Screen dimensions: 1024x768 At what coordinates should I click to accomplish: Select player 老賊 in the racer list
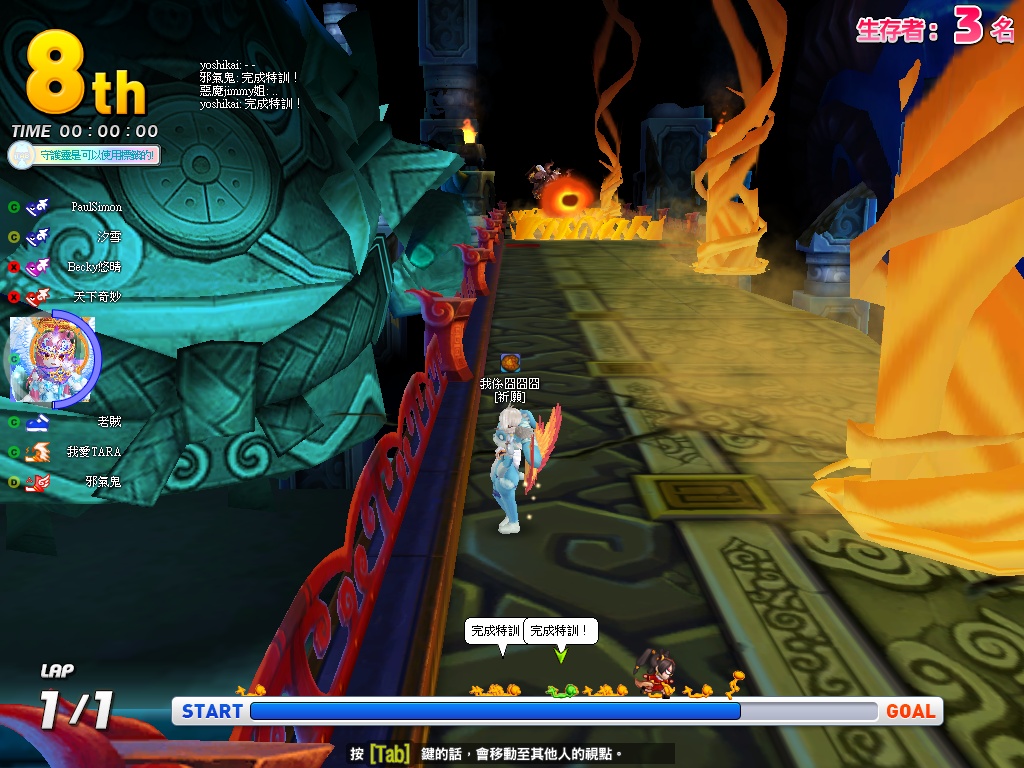108,422
